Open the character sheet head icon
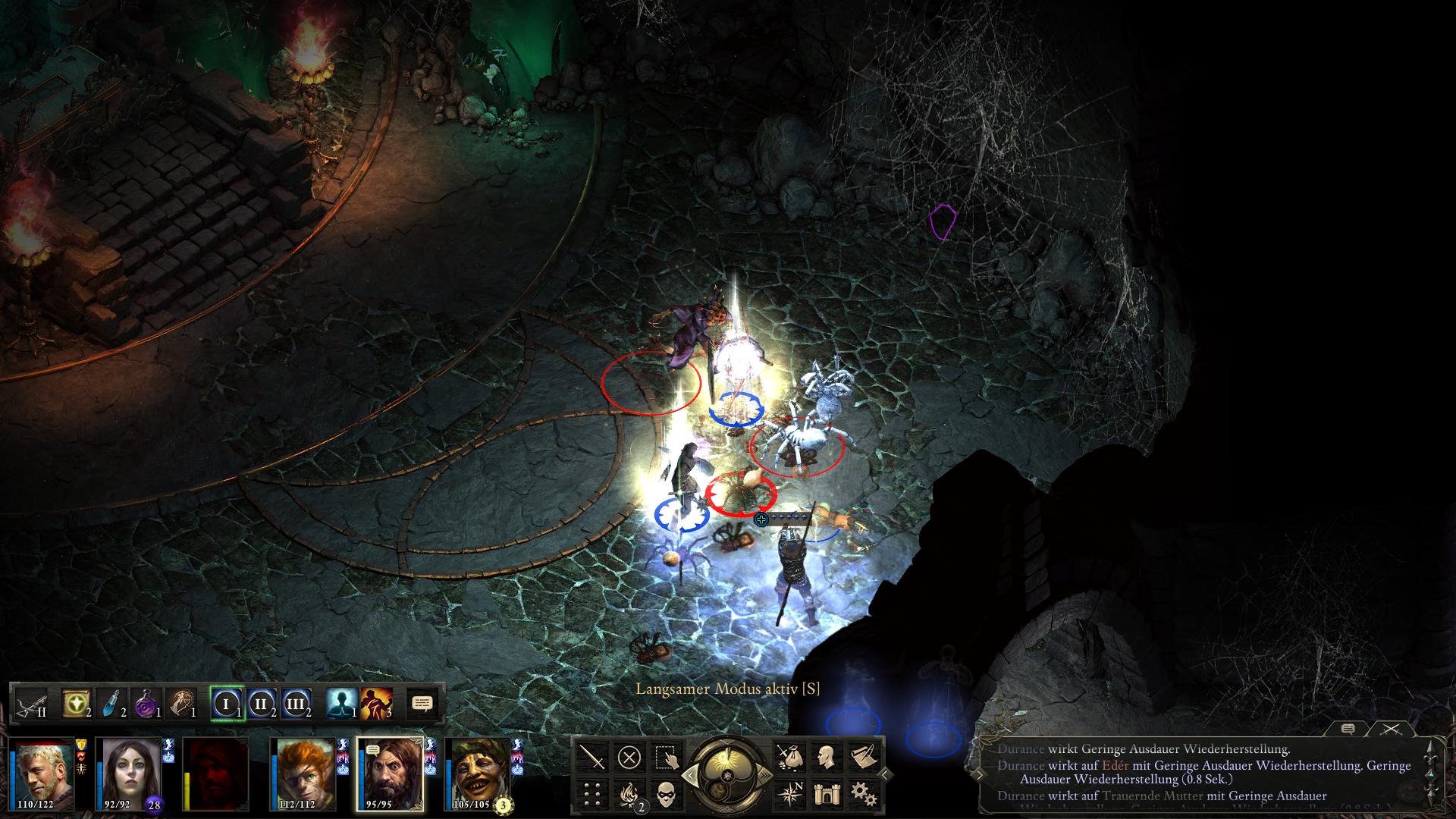The width and height of the screenshot is (1456, 819). coord(824,756)
